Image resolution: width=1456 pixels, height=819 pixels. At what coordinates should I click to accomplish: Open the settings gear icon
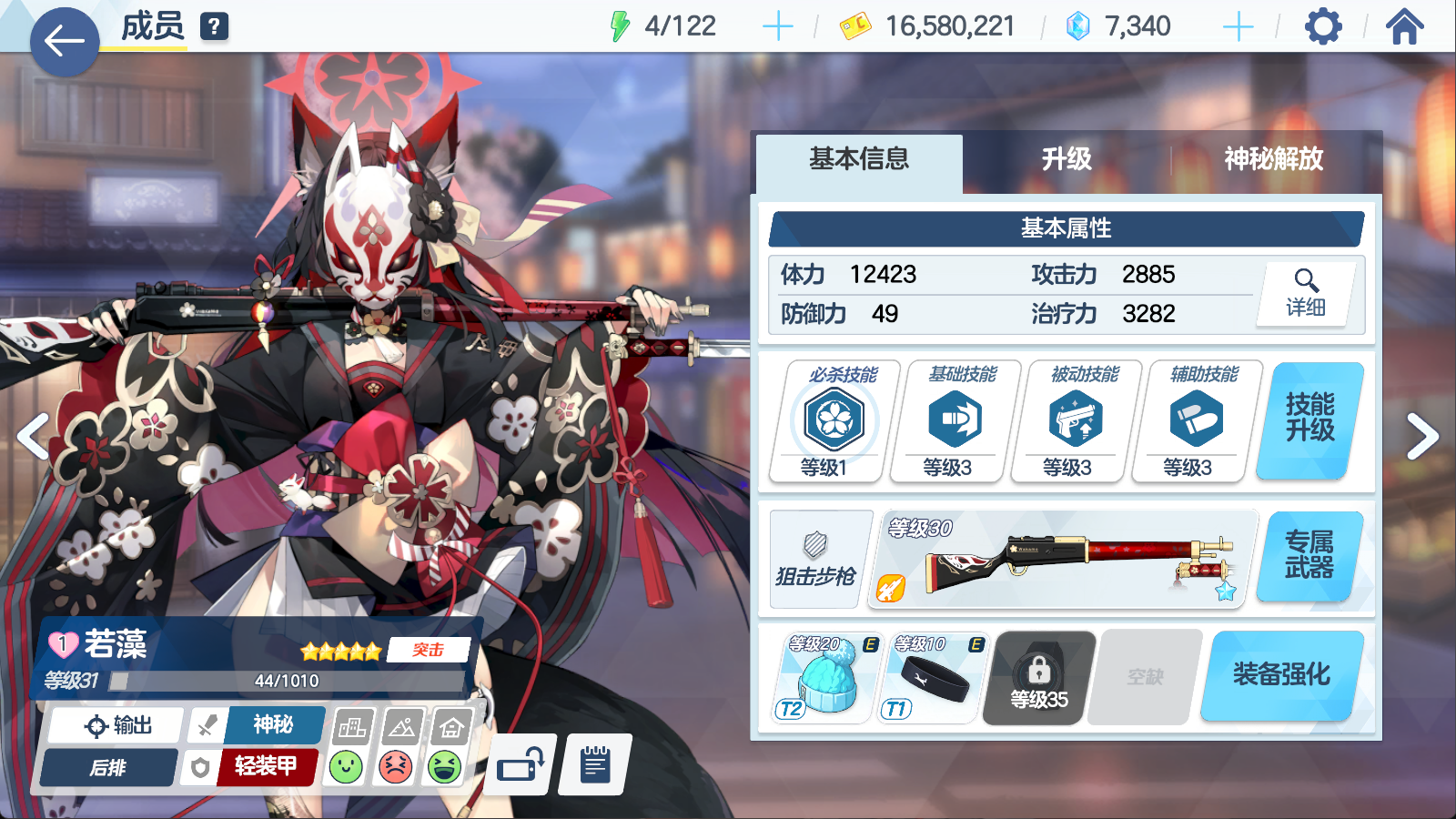tap(1321, 25)
